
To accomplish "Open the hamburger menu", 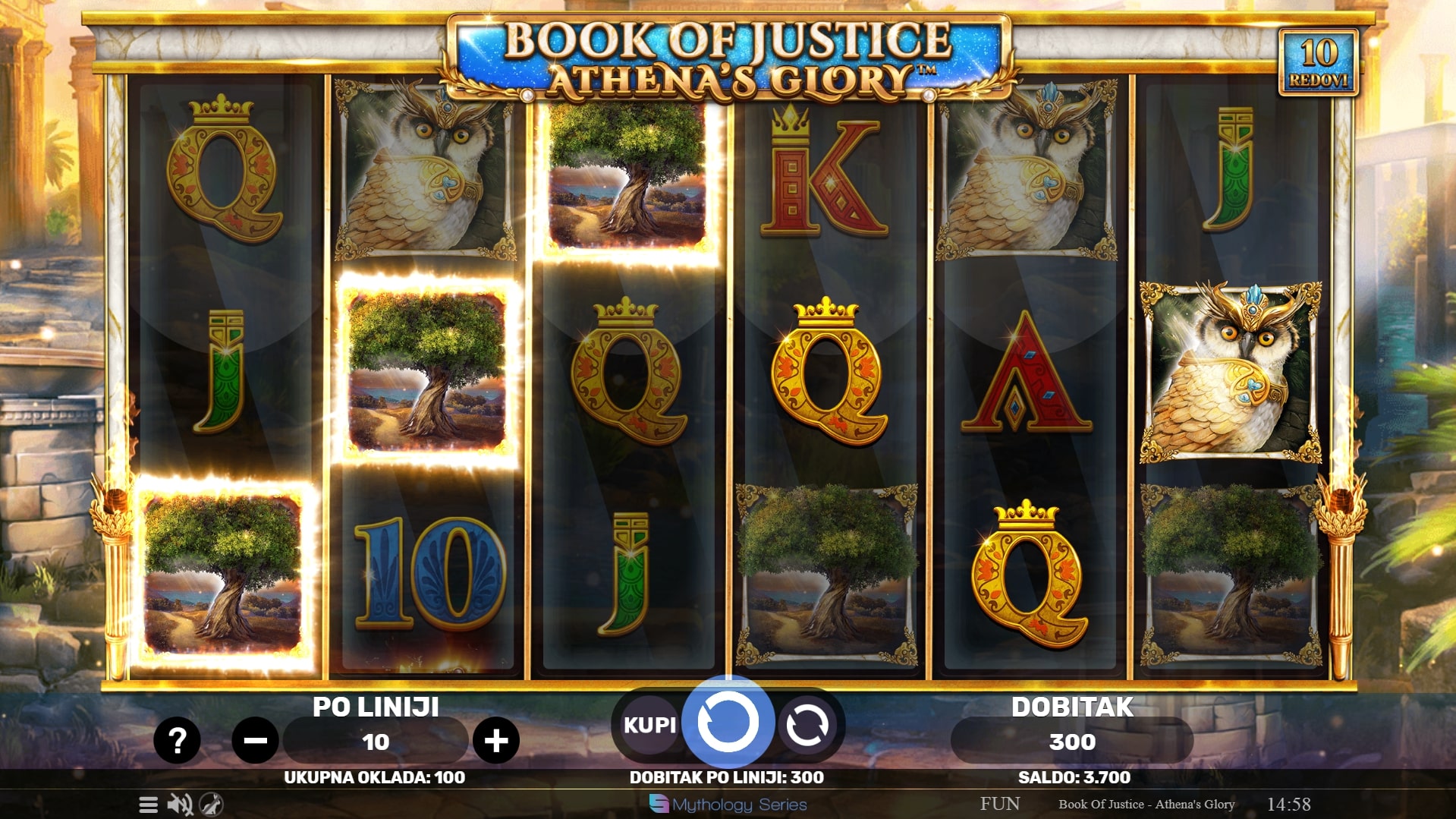I will point(149,805).
